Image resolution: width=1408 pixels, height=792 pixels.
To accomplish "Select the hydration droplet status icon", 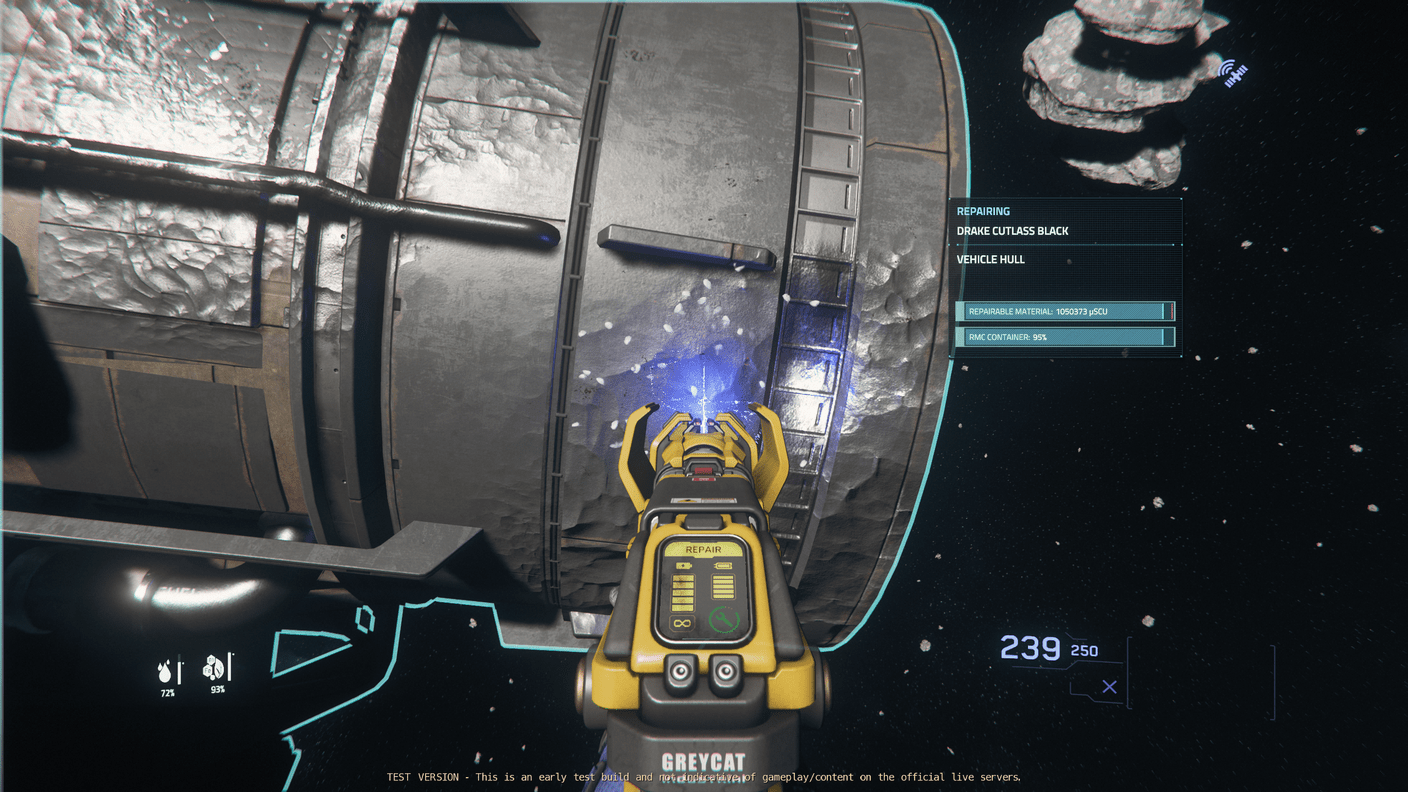I will (164, 670).
